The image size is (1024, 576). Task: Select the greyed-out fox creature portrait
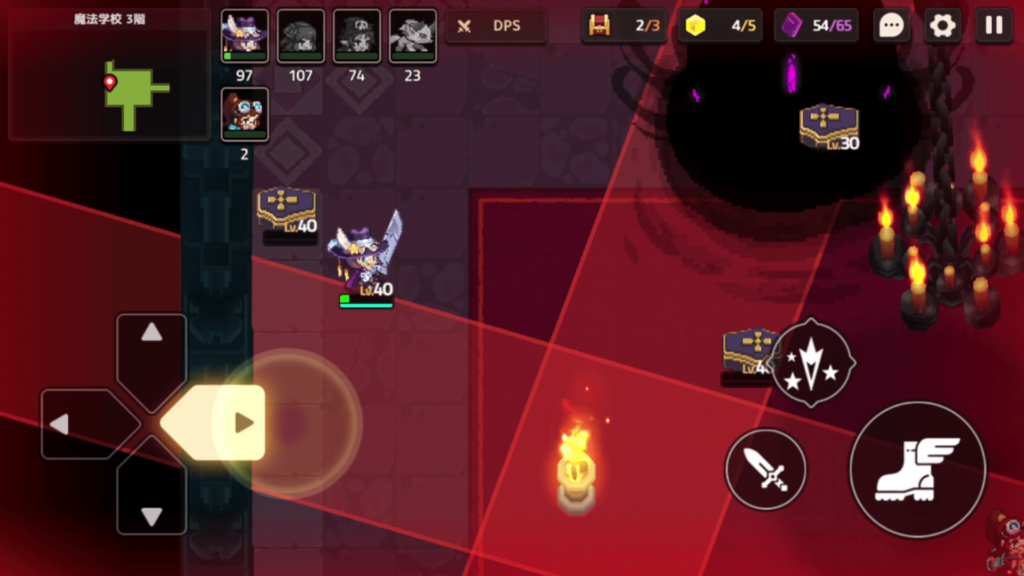[x=413, y=37]
